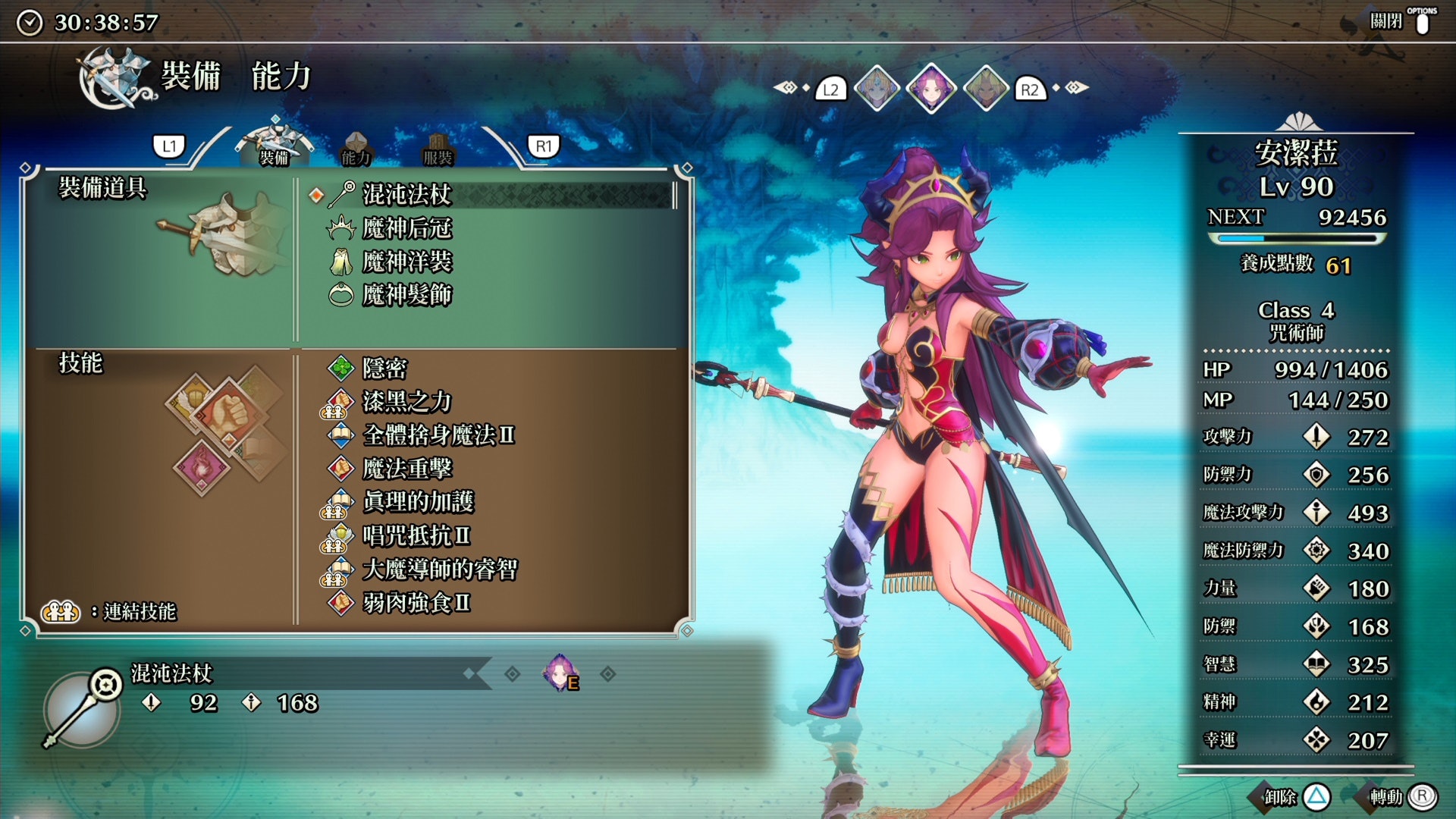Click the 魔法重擊 skill row
The width and height of the screenshot is (1456, 819).
point(407,469)
